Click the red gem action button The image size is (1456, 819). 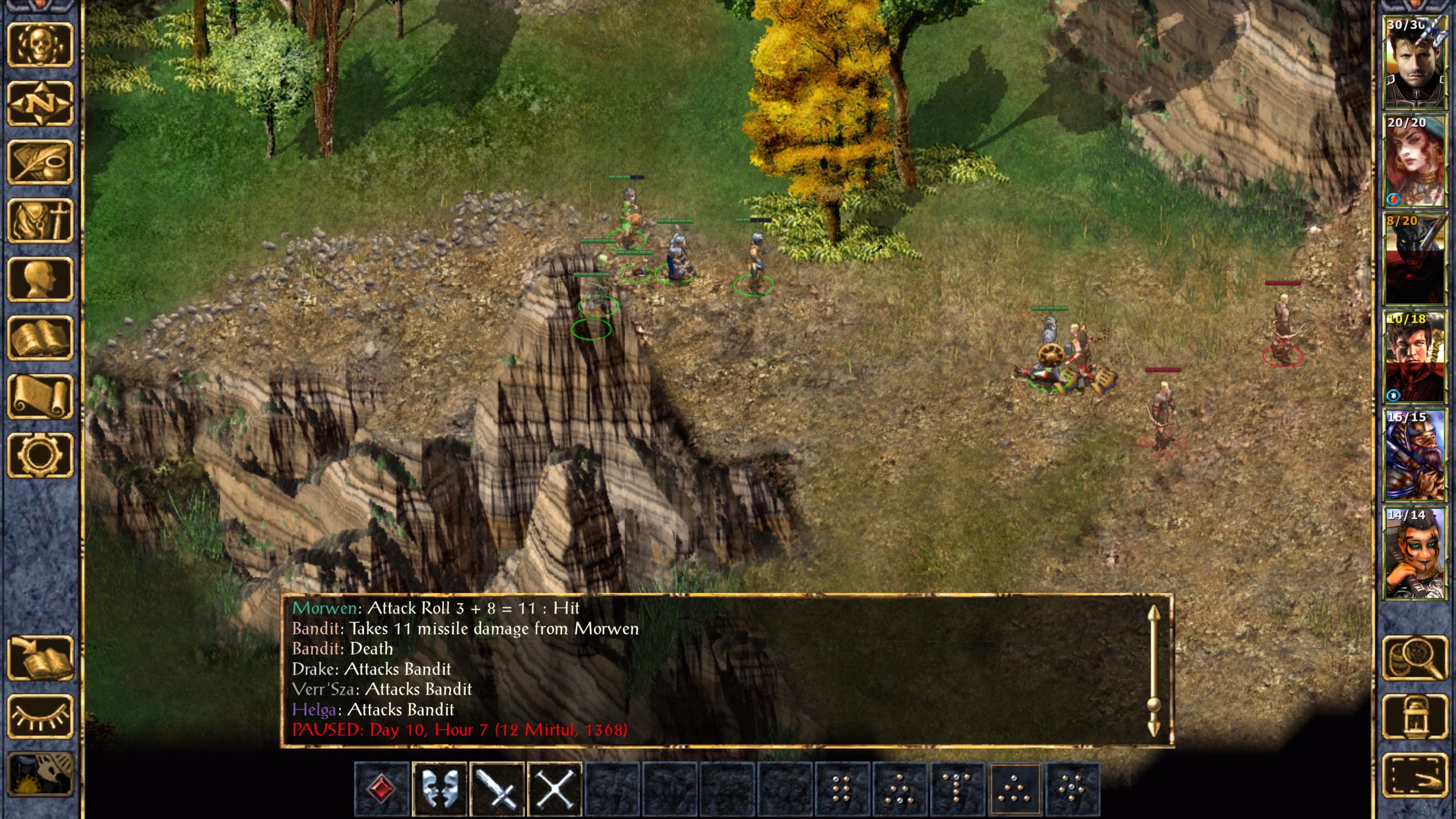(382, 789)
